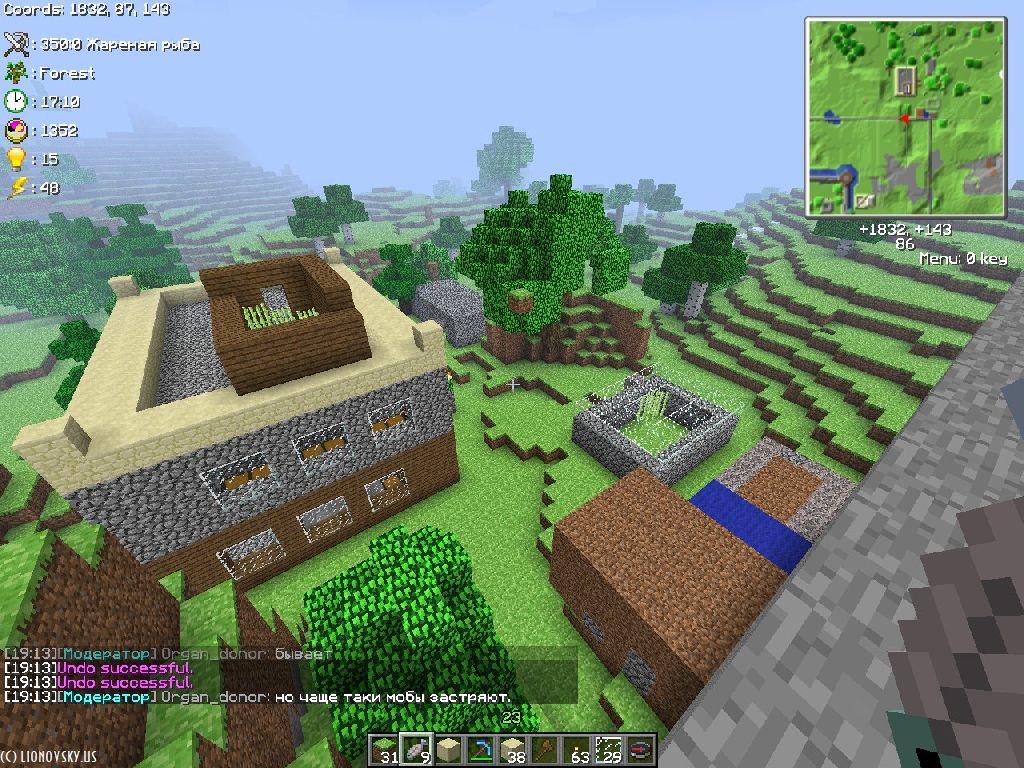Viewport: 1024px width, 768px height.
Task: Select the grass block hotbar slot
Action: pos(385,749)
